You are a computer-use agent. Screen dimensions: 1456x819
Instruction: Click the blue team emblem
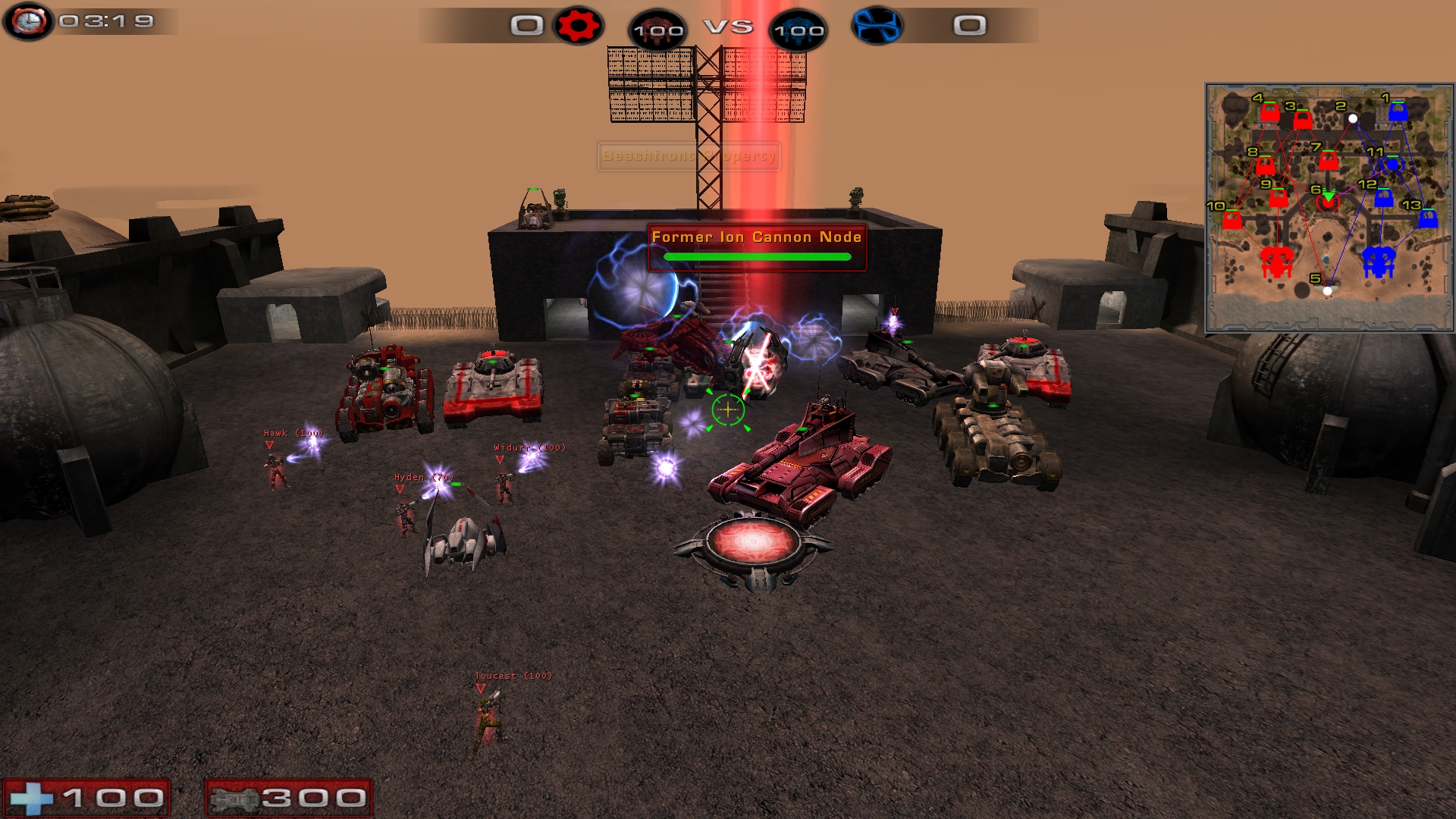[x=877, y=26]
